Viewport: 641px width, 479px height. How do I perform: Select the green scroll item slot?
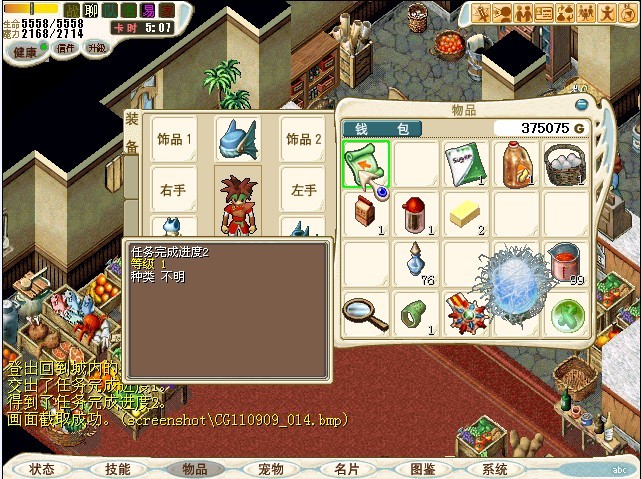pos(365,163)
